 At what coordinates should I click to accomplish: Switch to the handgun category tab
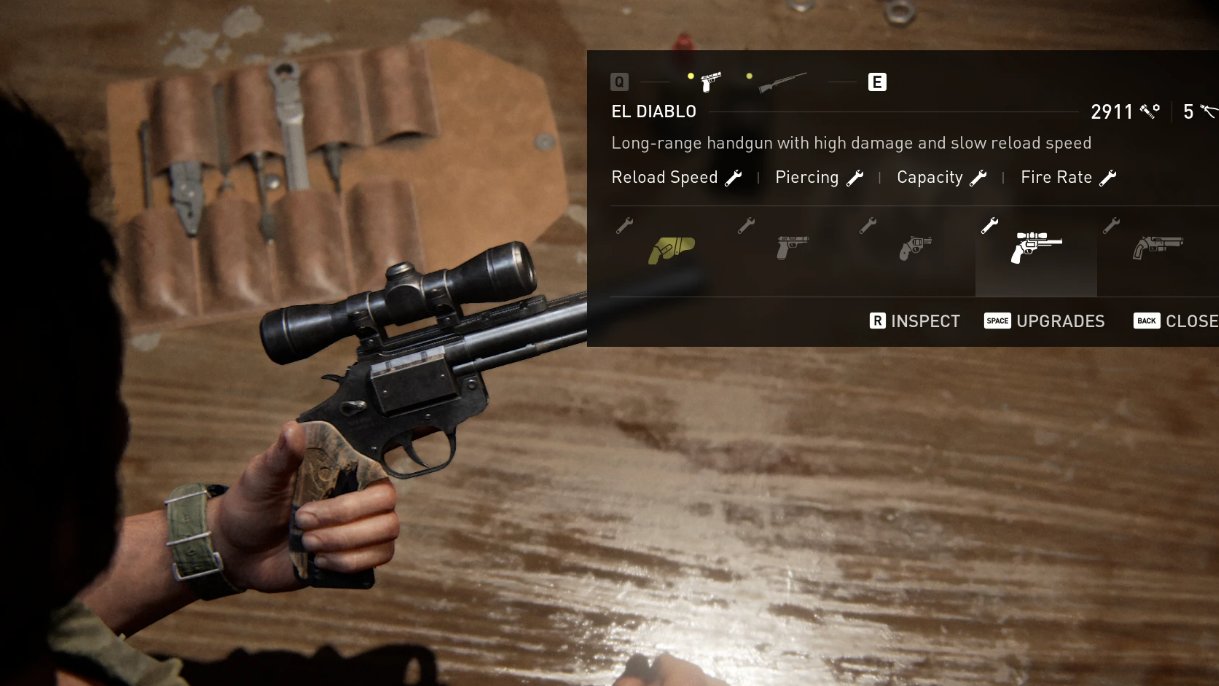coord(711,82)
